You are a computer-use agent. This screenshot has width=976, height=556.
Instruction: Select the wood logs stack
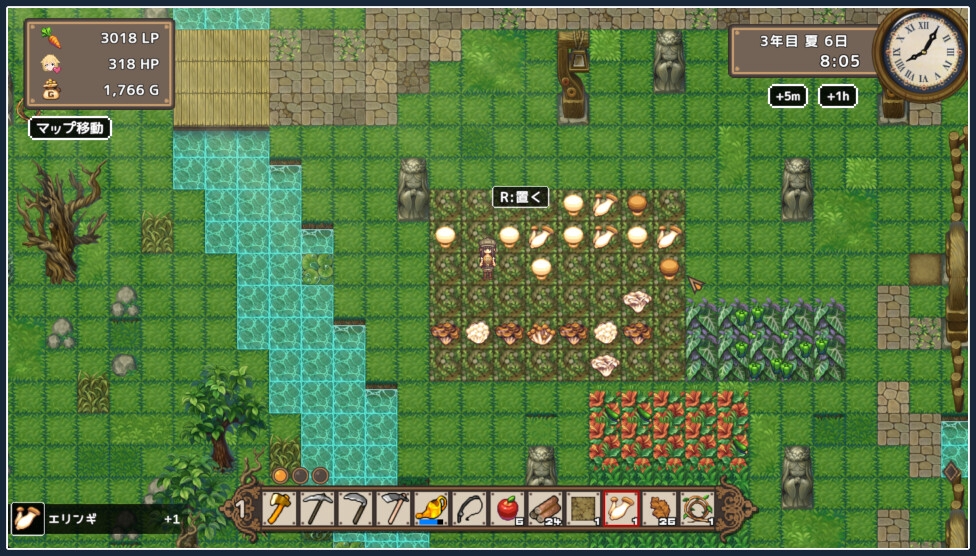pos(545,509)
